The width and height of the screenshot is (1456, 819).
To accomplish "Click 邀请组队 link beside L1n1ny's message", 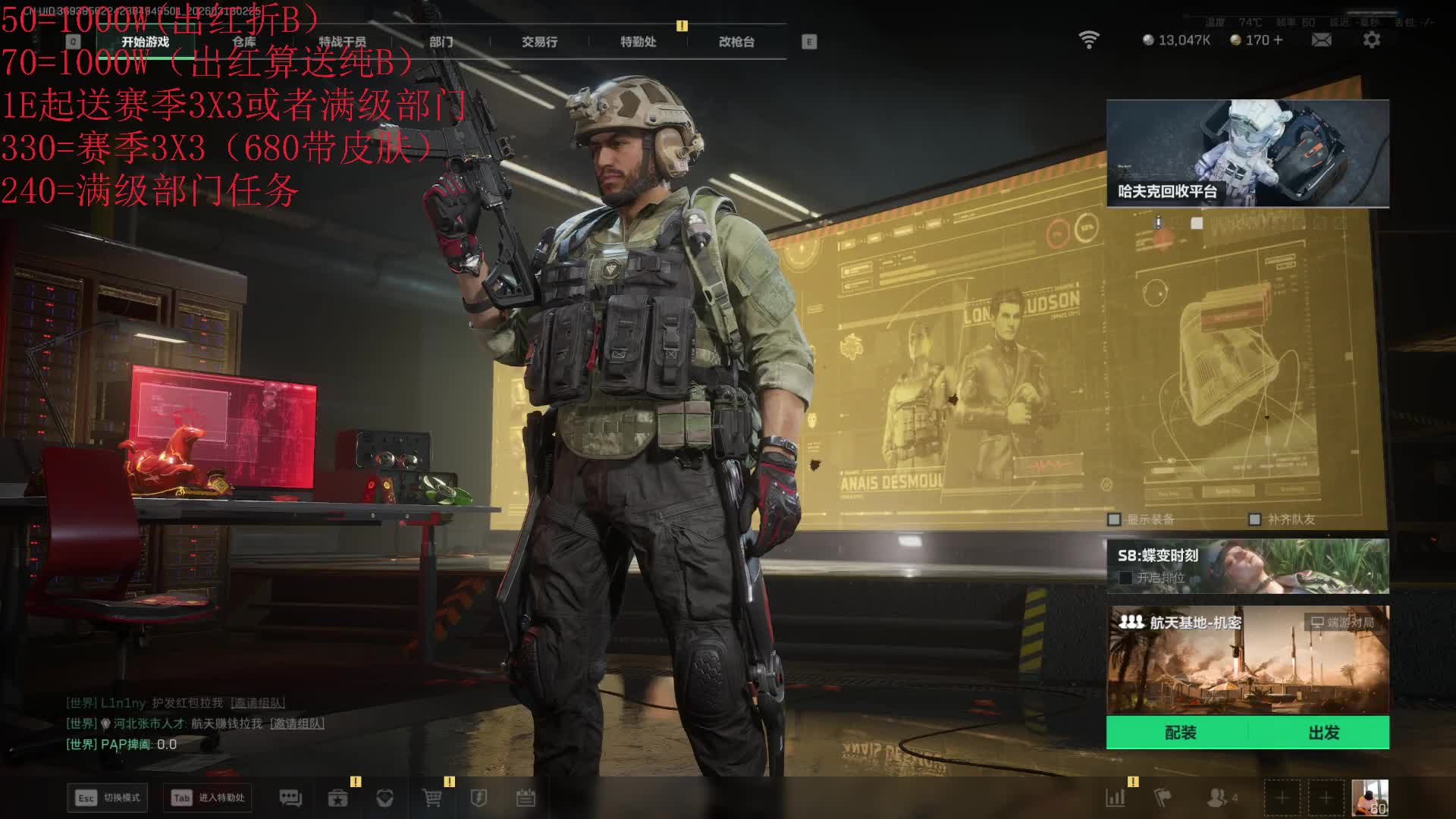I will pos(258,703).
